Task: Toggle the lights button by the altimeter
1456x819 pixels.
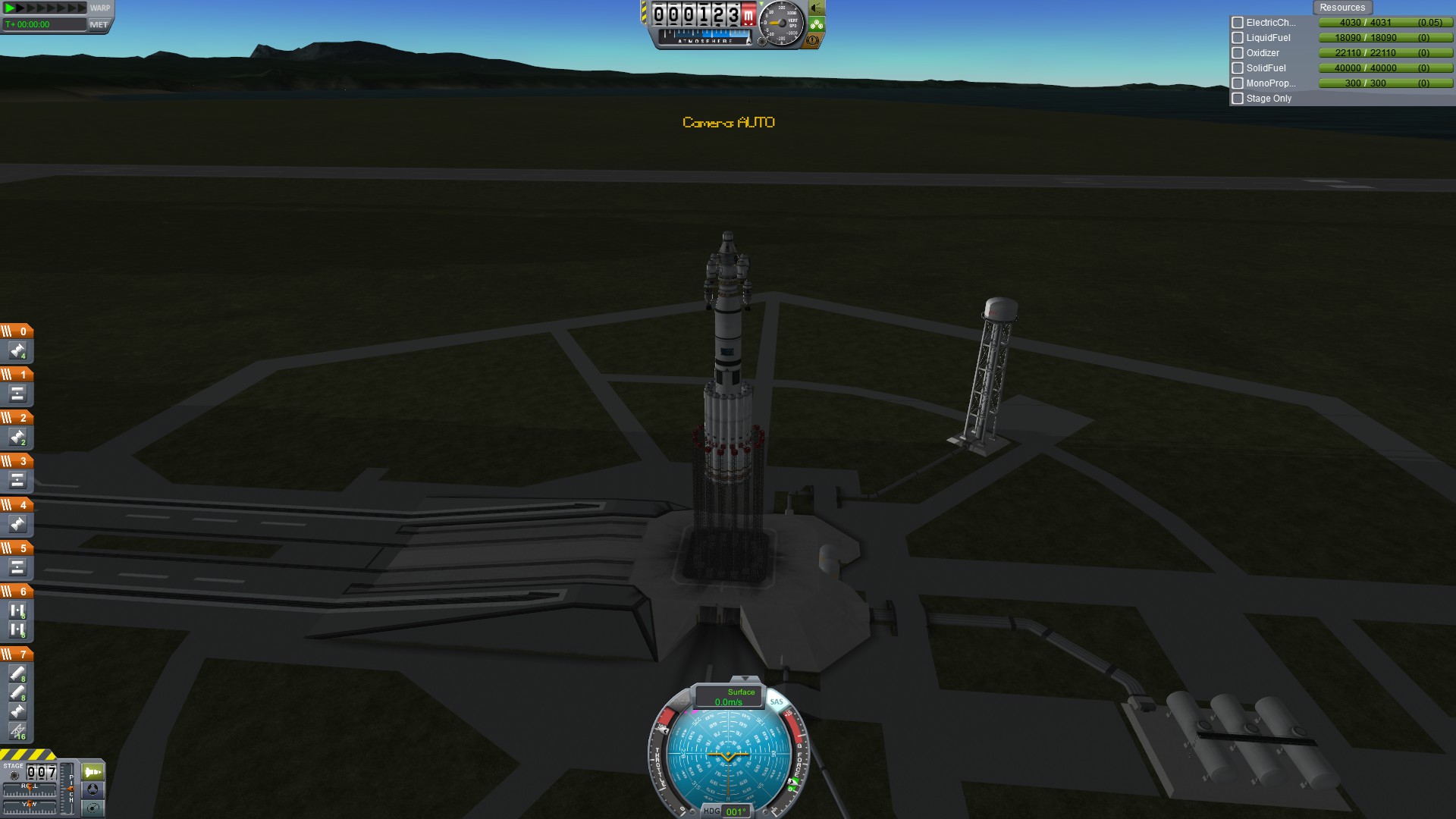Action: [x=816, y=8]
